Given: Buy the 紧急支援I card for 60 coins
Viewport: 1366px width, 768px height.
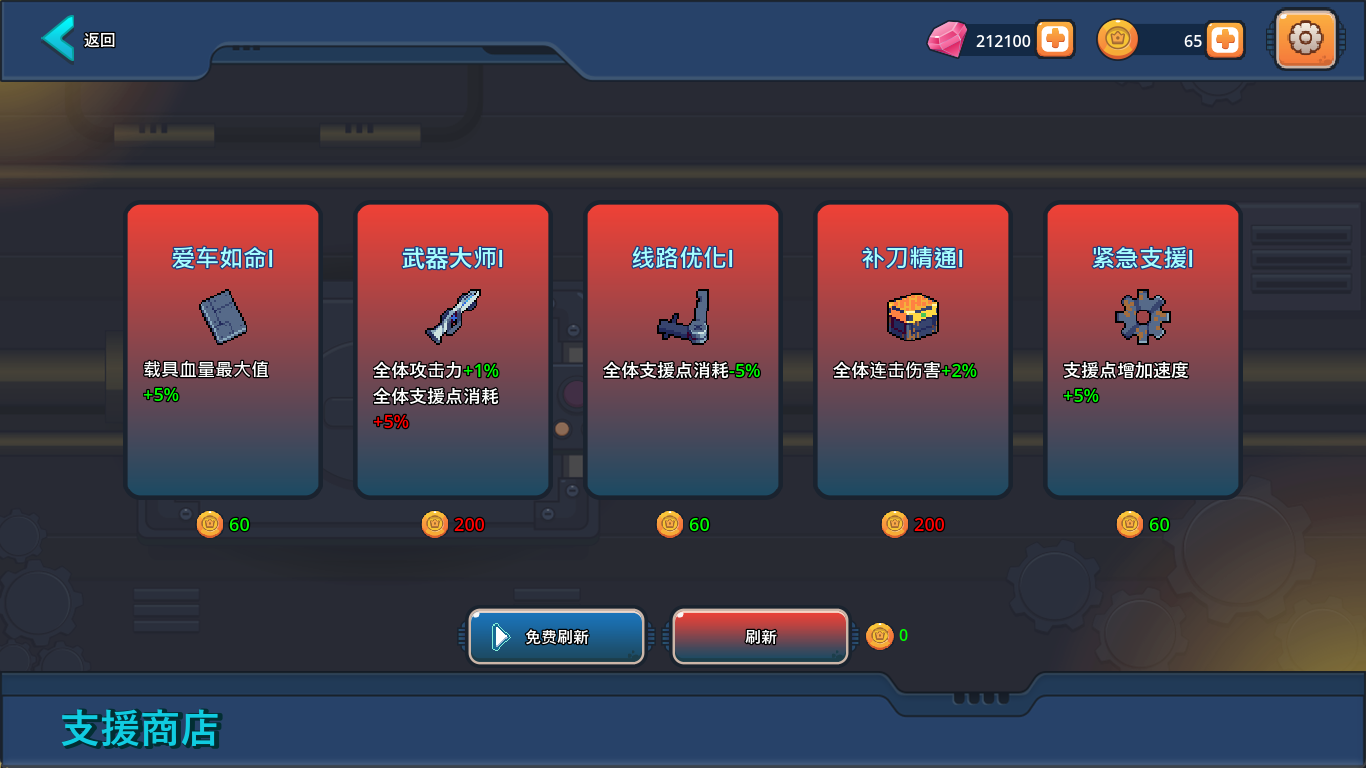Looking at the screenshot, I should (x=1142, y=349).
